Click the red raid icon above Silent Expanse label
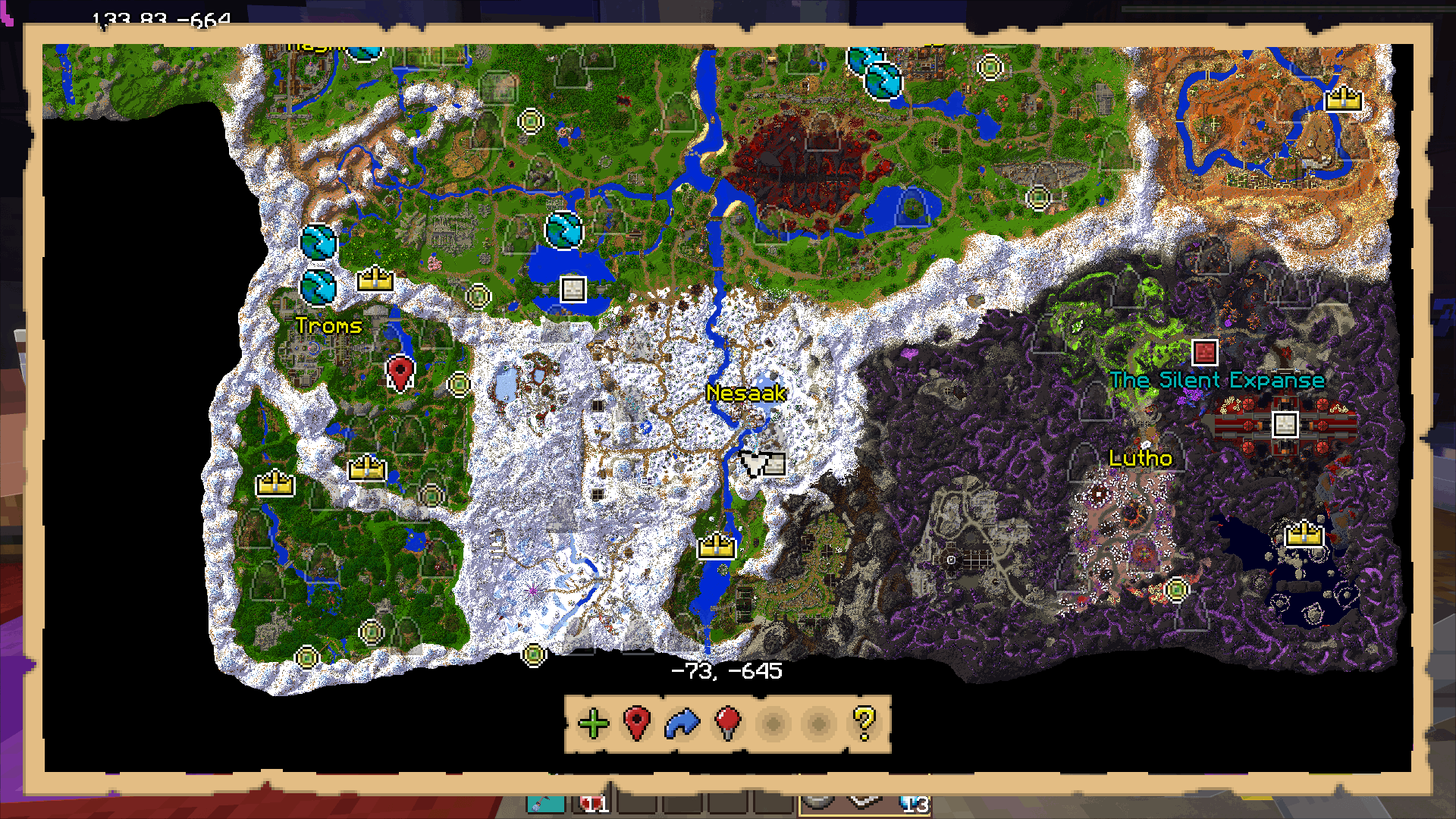Viewport: 1456px width, 819px height. [x=1206, y=351]
